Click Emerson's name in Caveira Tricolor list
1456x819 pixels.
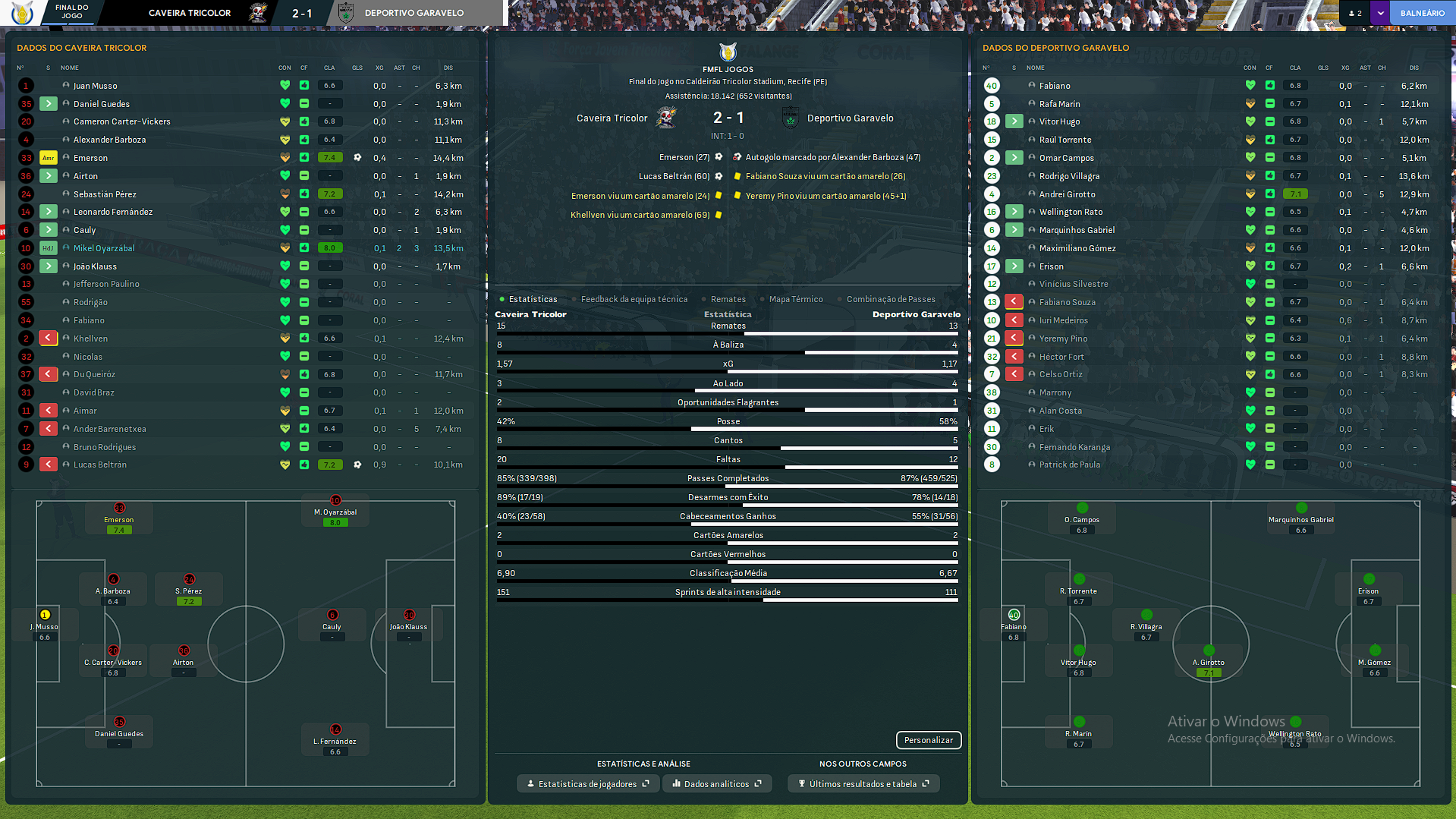tap(90, 158)
